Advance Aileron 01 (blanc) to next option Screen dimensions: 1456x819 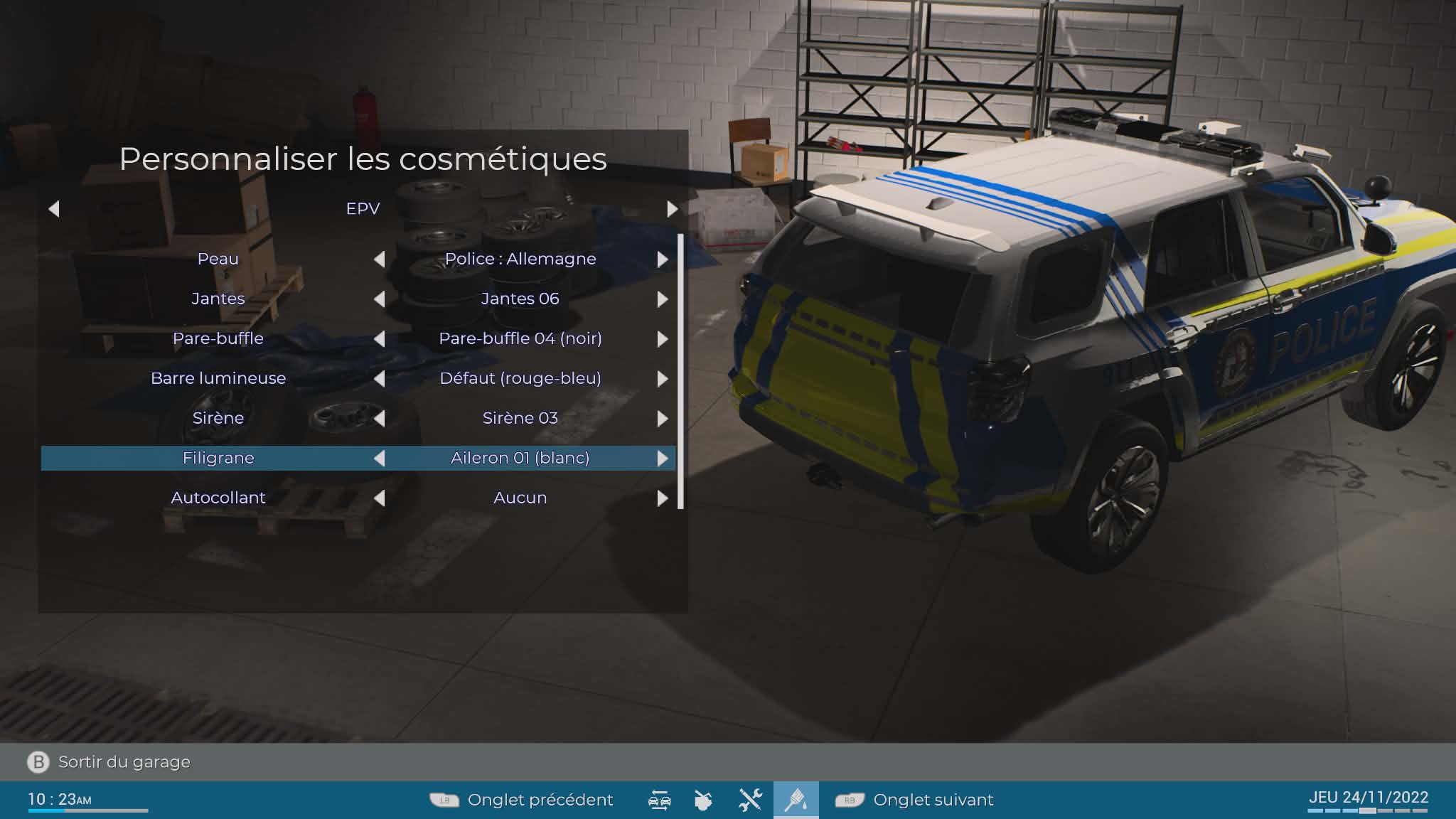pyautogui.click(x=663, y=459)
